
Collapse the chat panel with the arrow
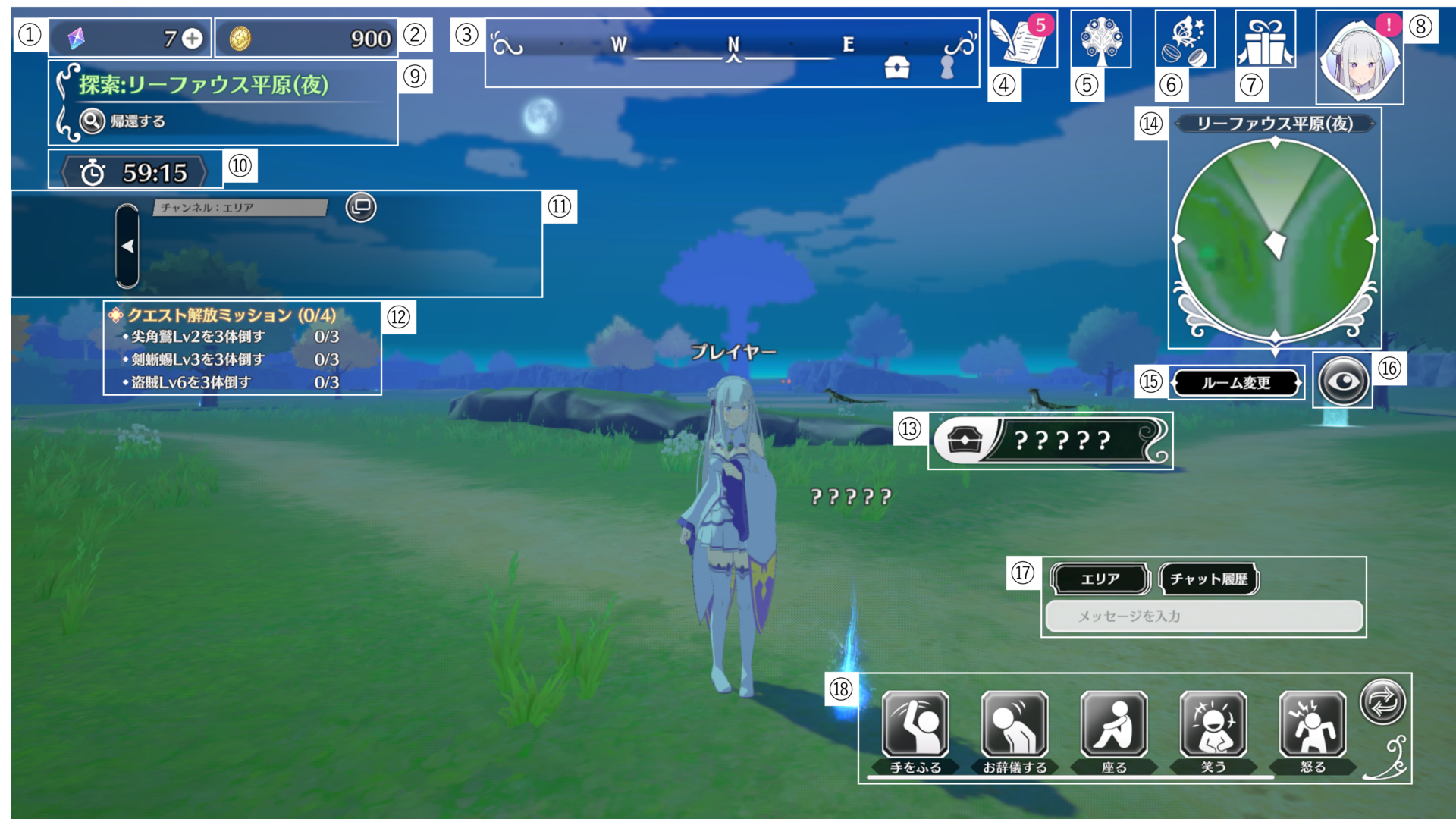(x=127, y=246)
